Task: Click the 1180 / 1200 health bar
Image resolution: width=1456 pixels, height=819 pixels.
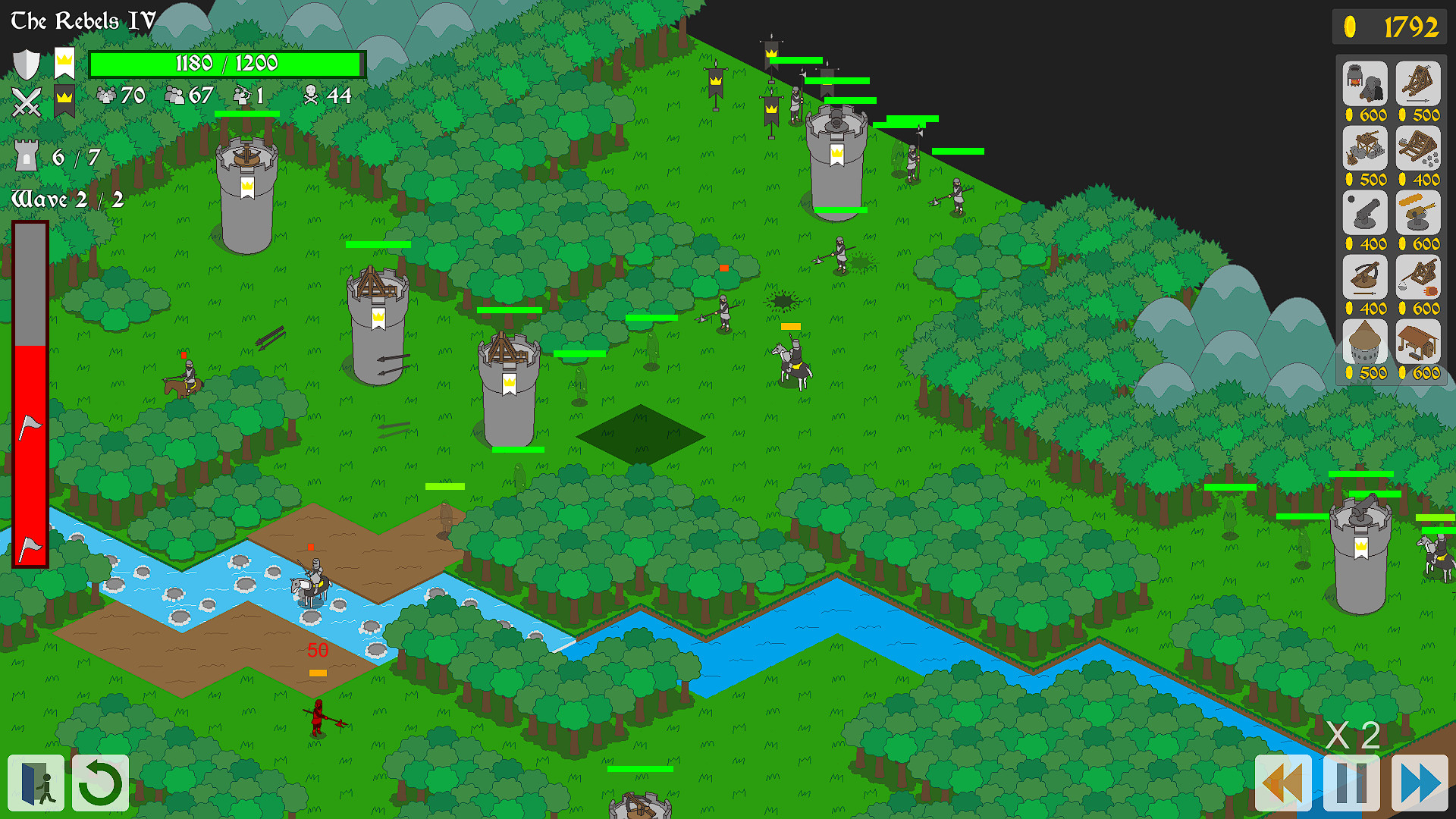Action: [226, 64]
